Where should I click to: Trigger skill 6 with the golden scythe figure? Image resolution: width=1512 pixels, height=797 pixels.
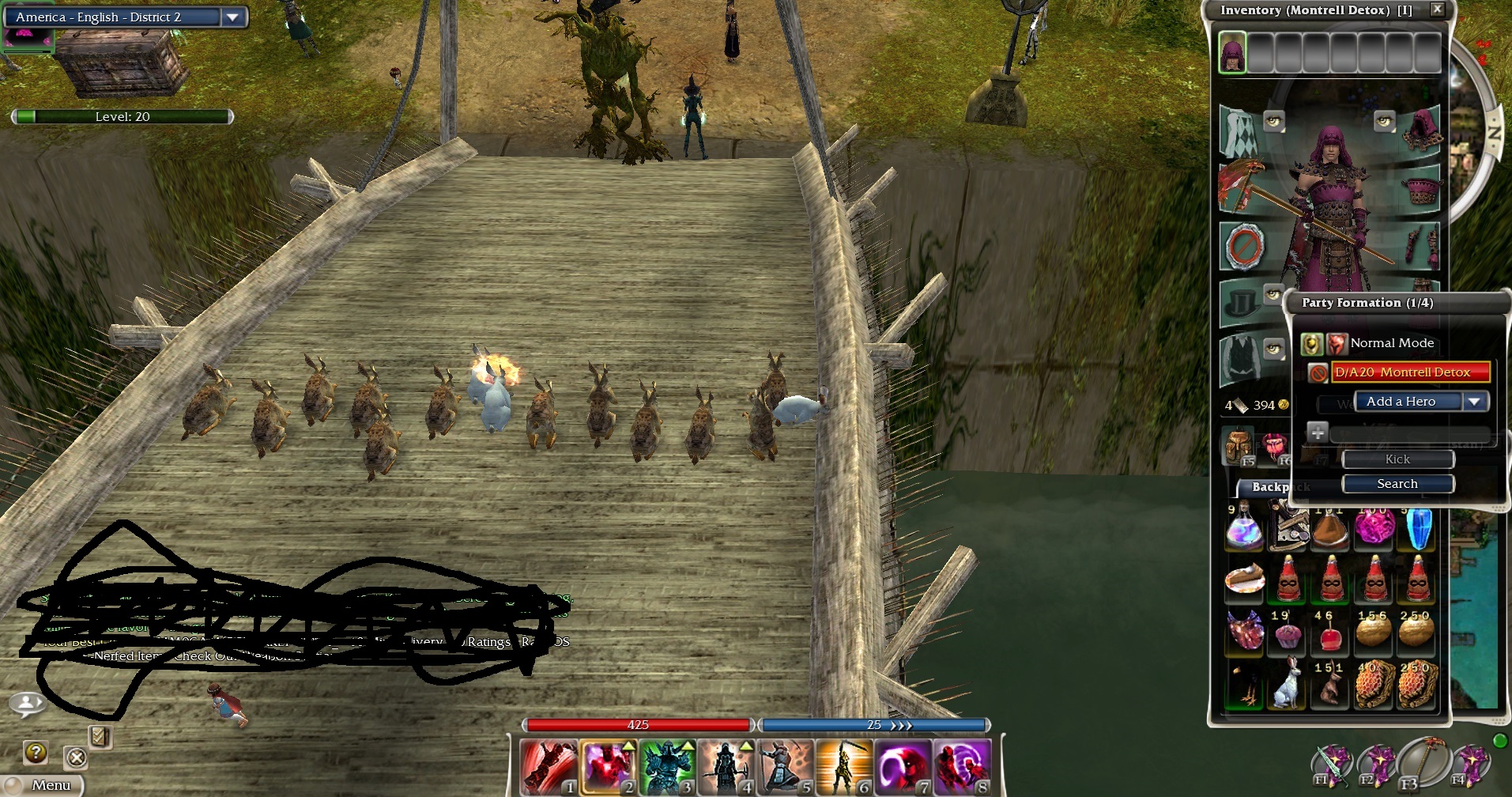(843, 767)
